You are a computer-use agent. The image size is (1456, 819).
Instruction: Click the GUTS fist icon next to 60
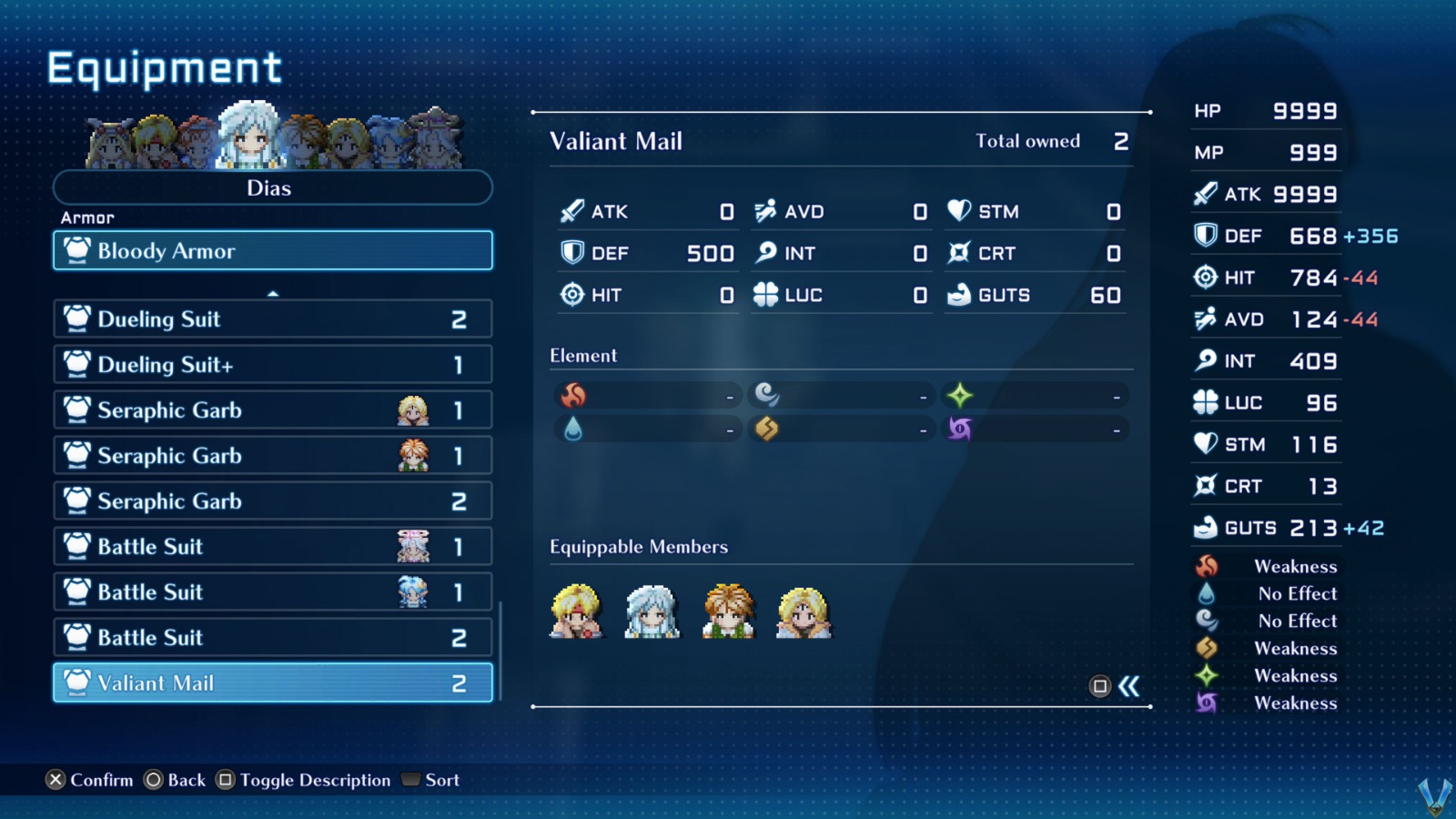coord(960,295)
